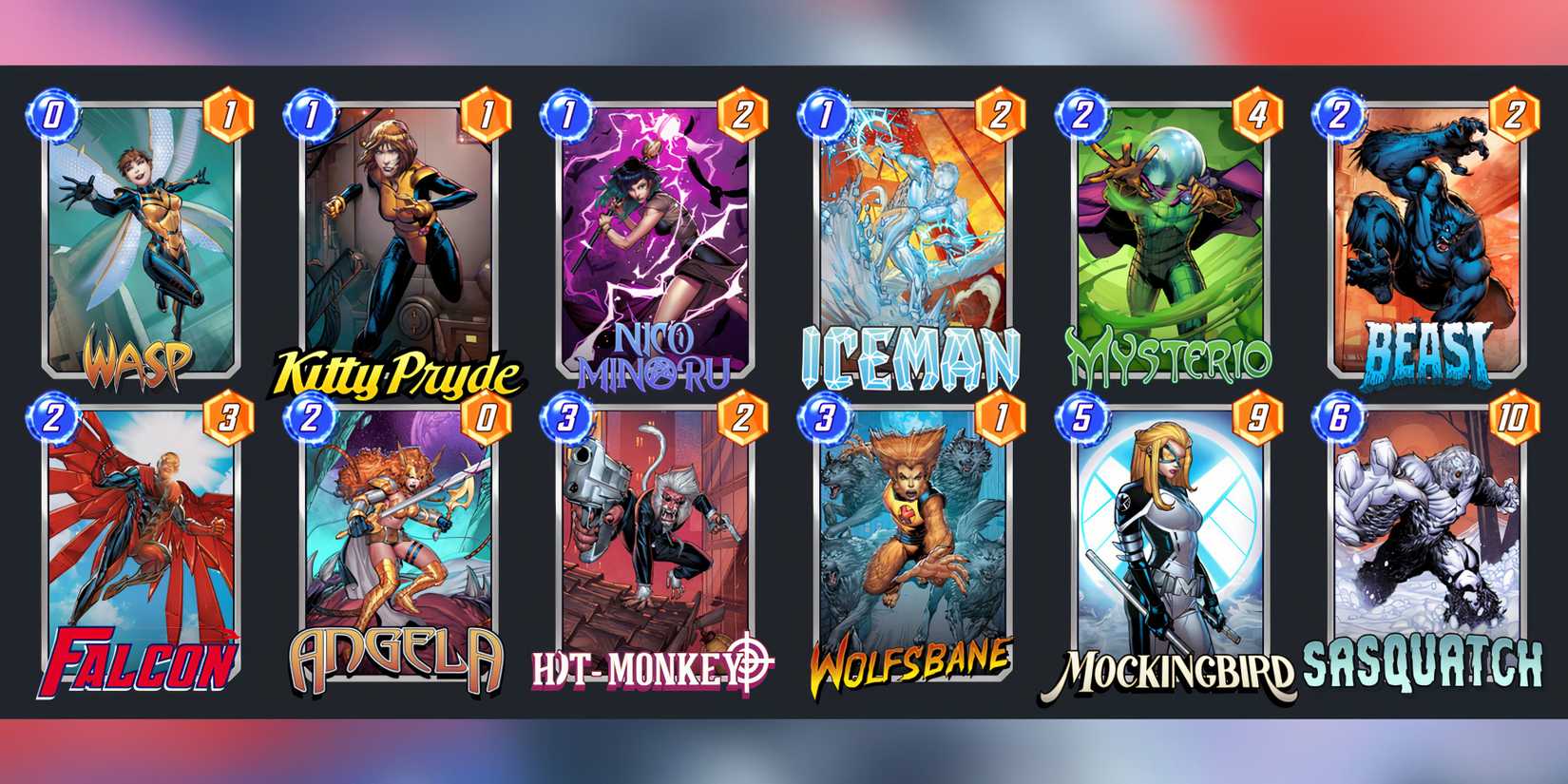
Task: View the Nico Minoru card
Action: coord(658,238)
